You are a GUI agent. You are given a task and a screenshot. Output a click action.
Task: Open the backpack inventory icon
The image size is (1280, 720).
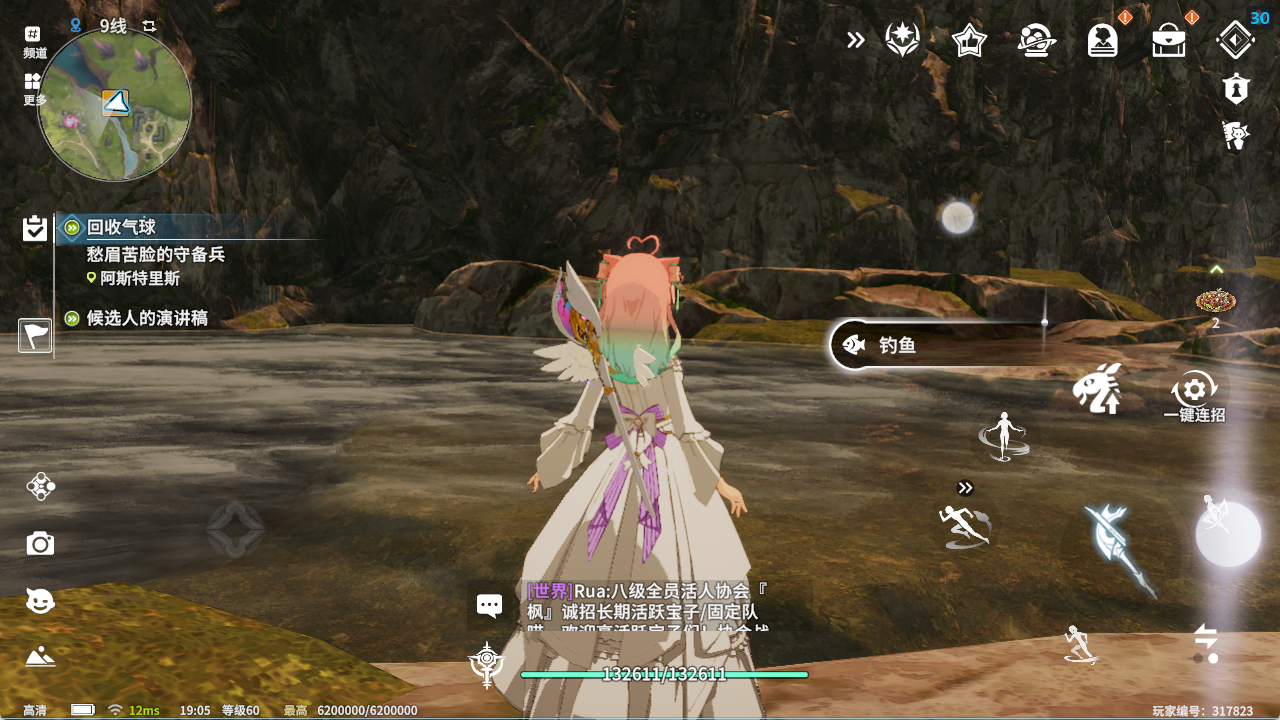tap(1169, 41)
